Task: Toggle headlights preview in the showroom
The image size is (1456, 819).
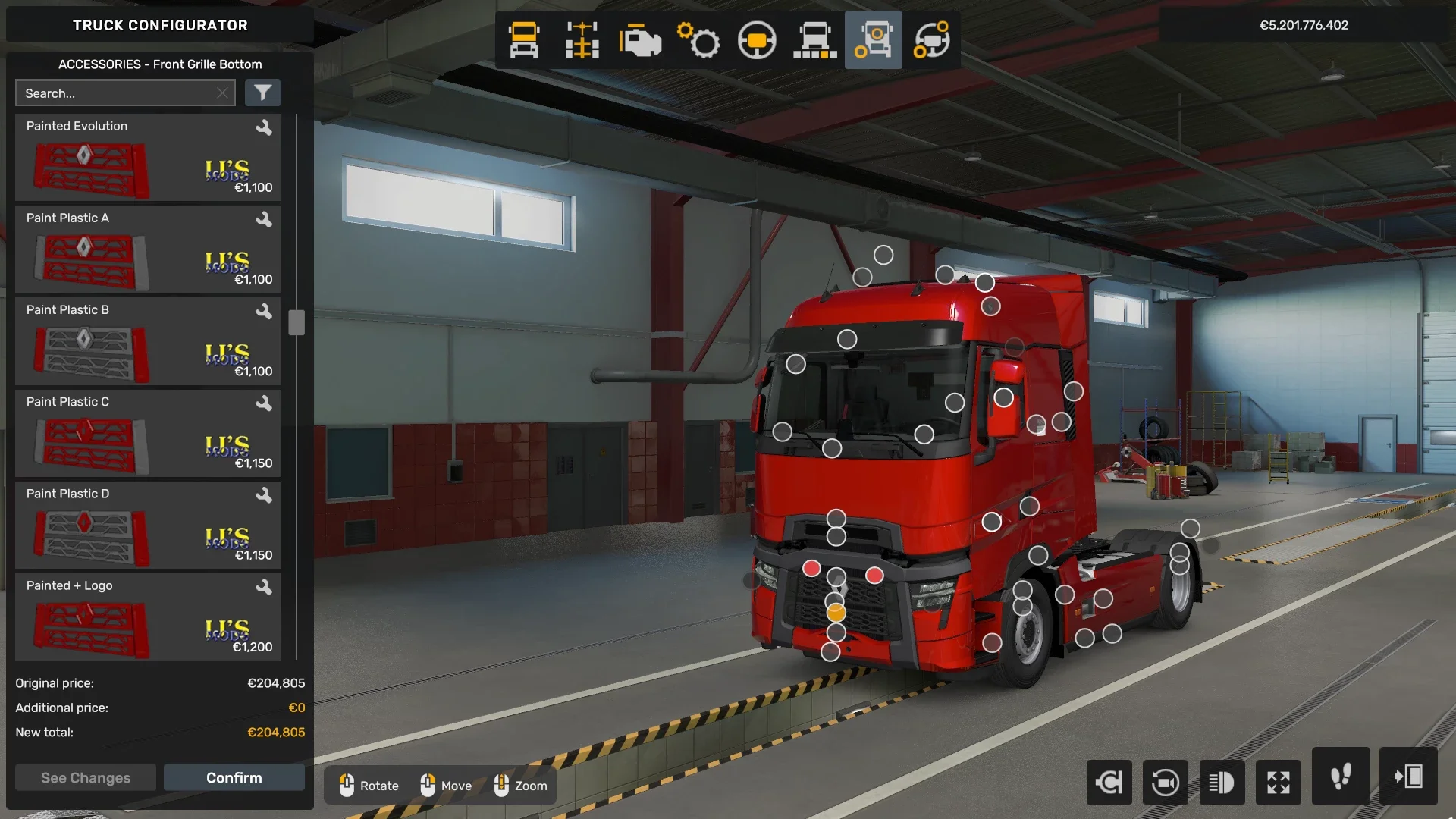Action: pyautogui.click(x=1222, y=783)
